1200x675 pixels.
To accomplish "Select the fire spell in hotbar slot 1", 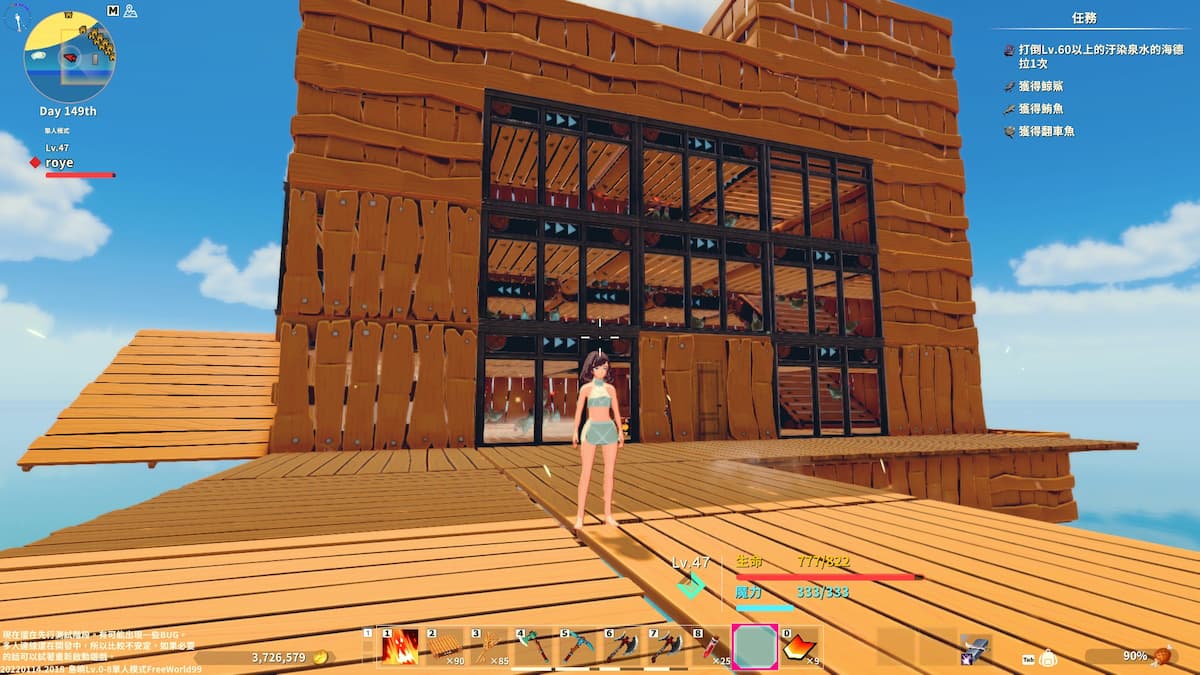I will (399, 647).
